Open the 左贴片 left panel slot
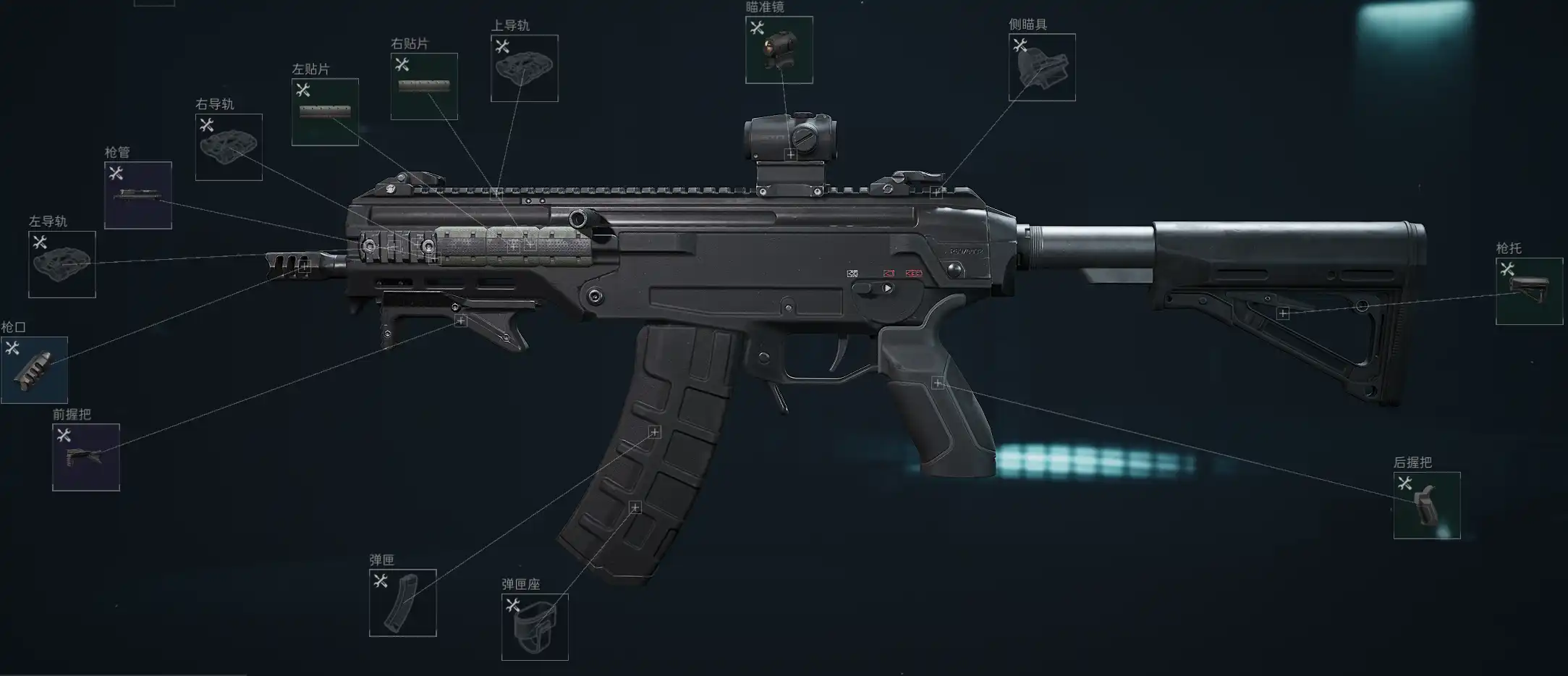 point(325,112)
